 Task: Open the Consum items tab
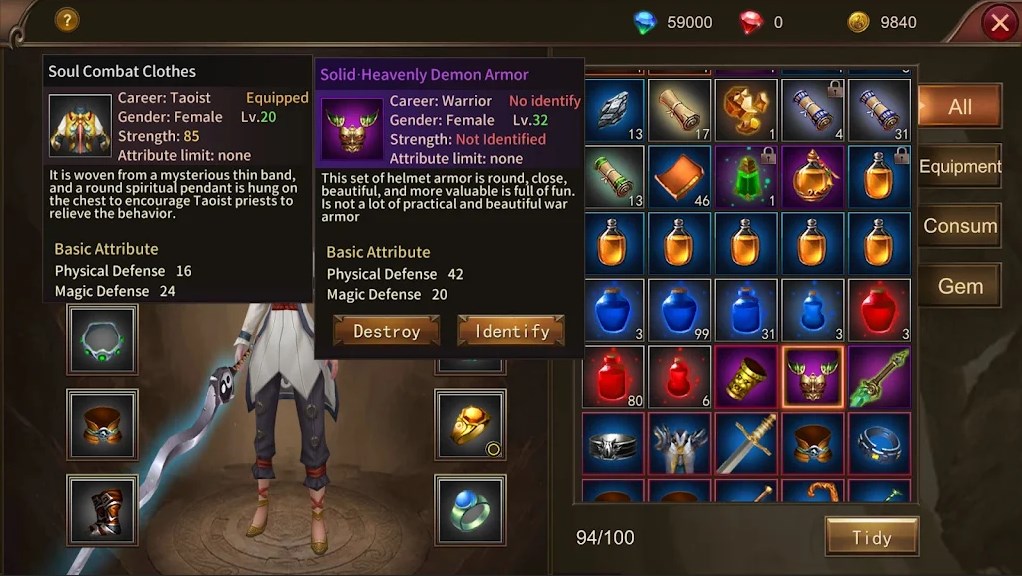coord(959,226)
